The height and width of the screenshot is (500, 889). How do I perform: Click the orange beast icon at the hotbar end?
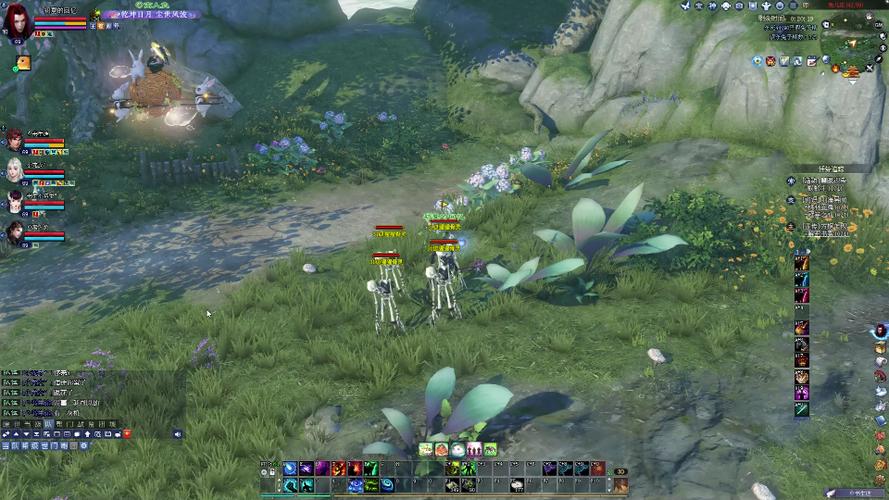tap(620, 485)
